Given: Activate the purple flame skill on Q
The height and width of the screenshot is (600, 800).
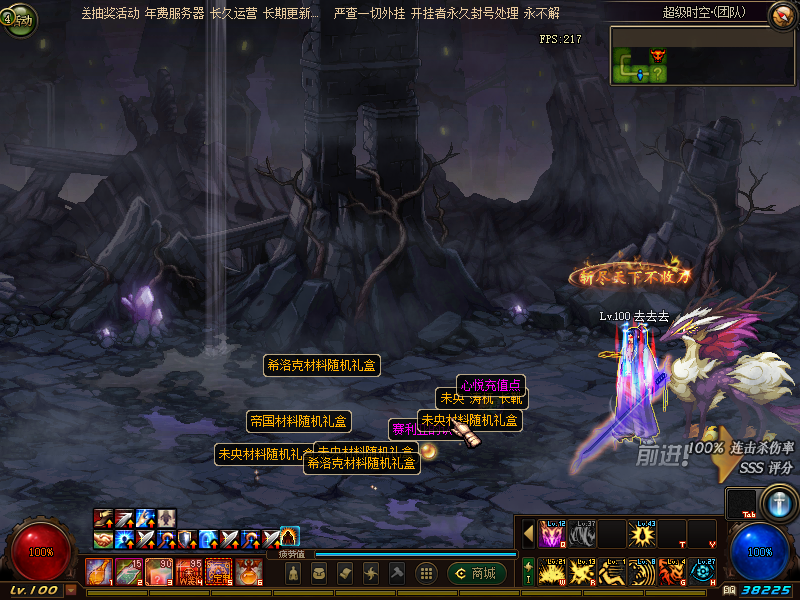Looking at the screenshot, I should click(x=552, y=534).
